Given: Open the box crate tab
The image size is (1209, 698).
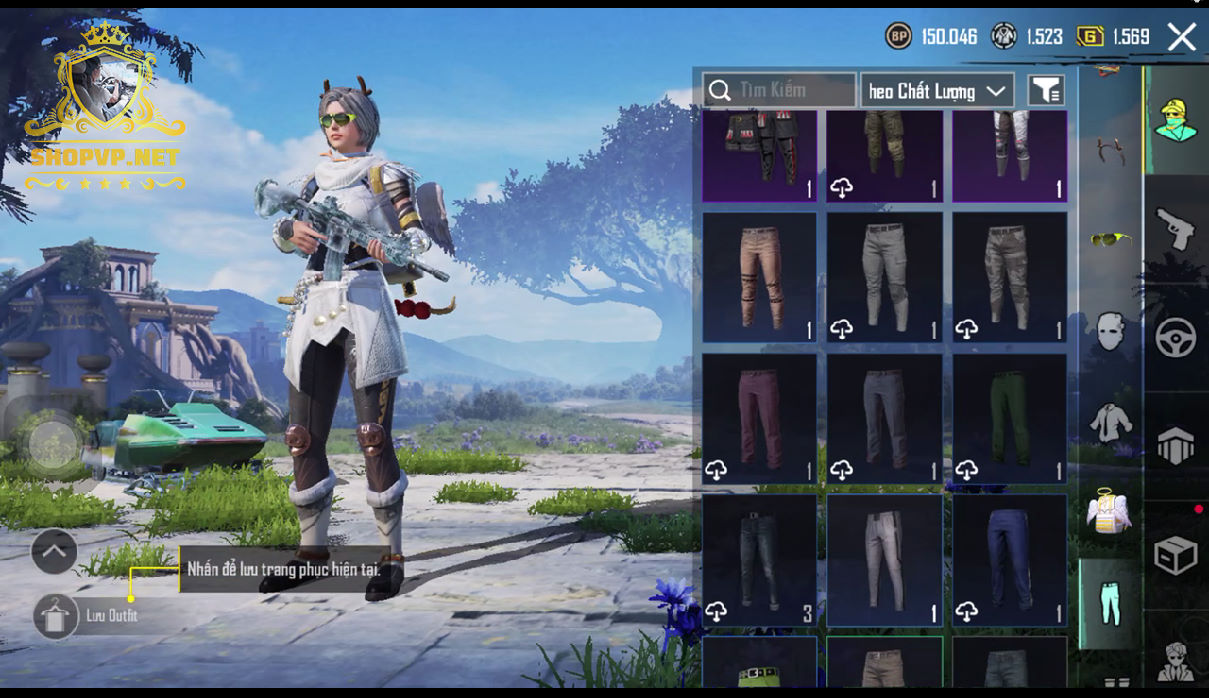Looking at the screenshot, I should pos(1176,555).
